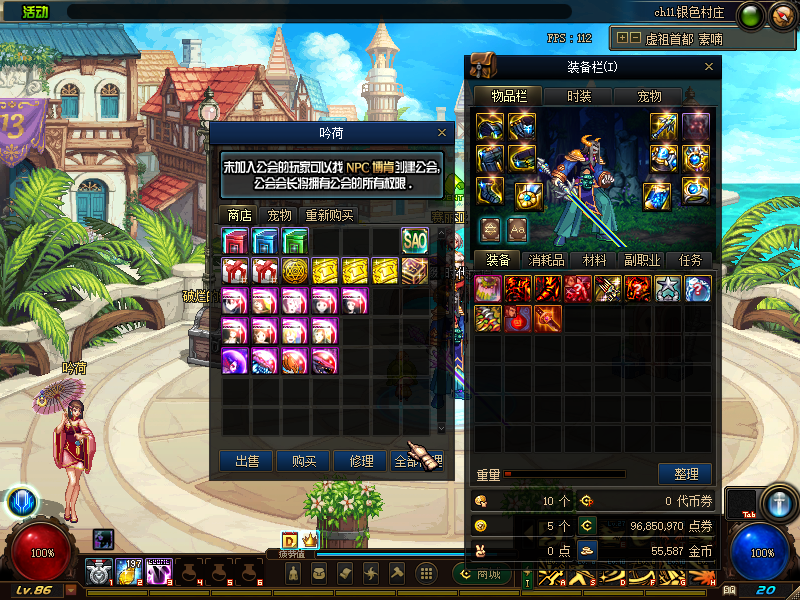Open the 物品栏 items tab

(509, 96)
